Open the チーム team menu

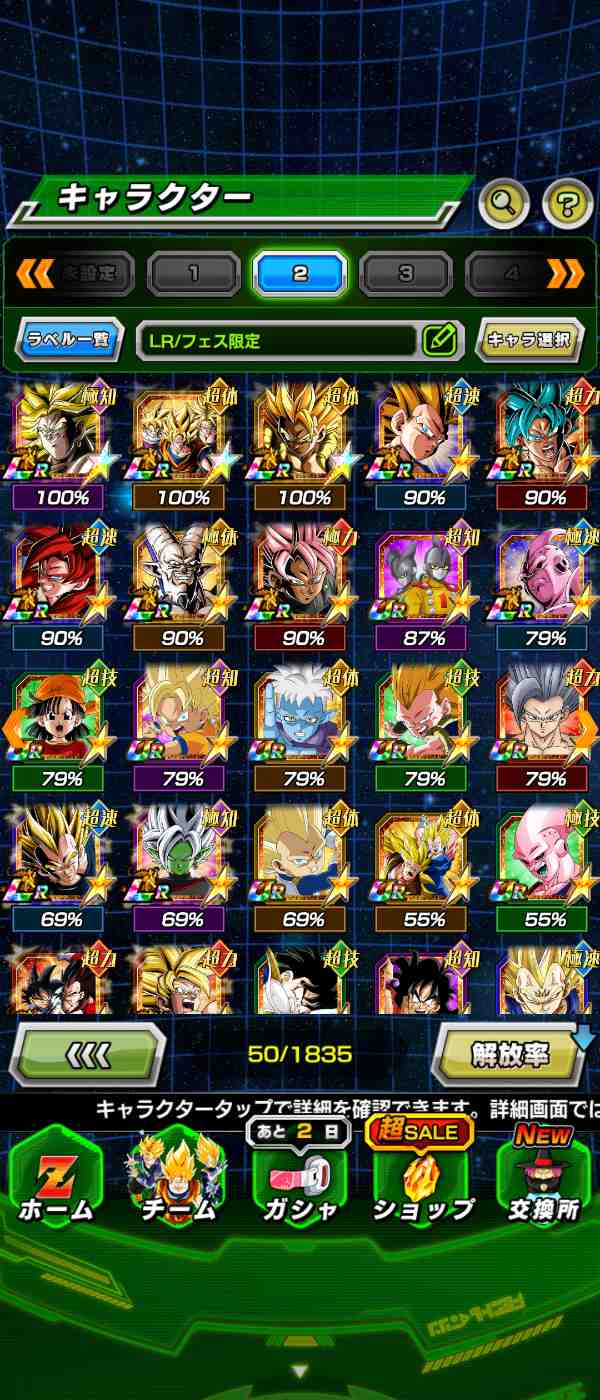click(x=179, y=1180)
